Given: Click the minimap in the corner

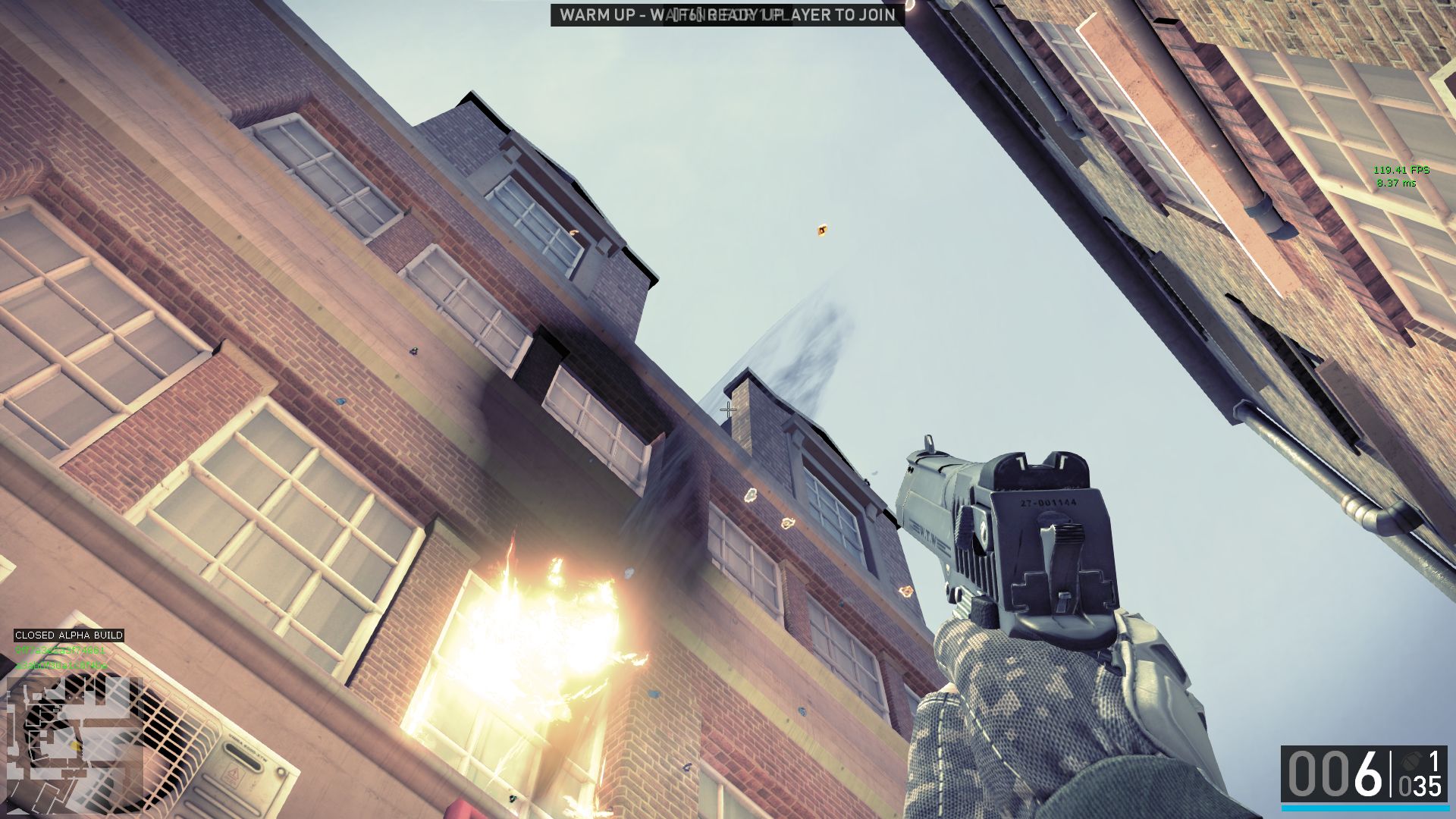Looking at the screenshot, I should point(75,744).
